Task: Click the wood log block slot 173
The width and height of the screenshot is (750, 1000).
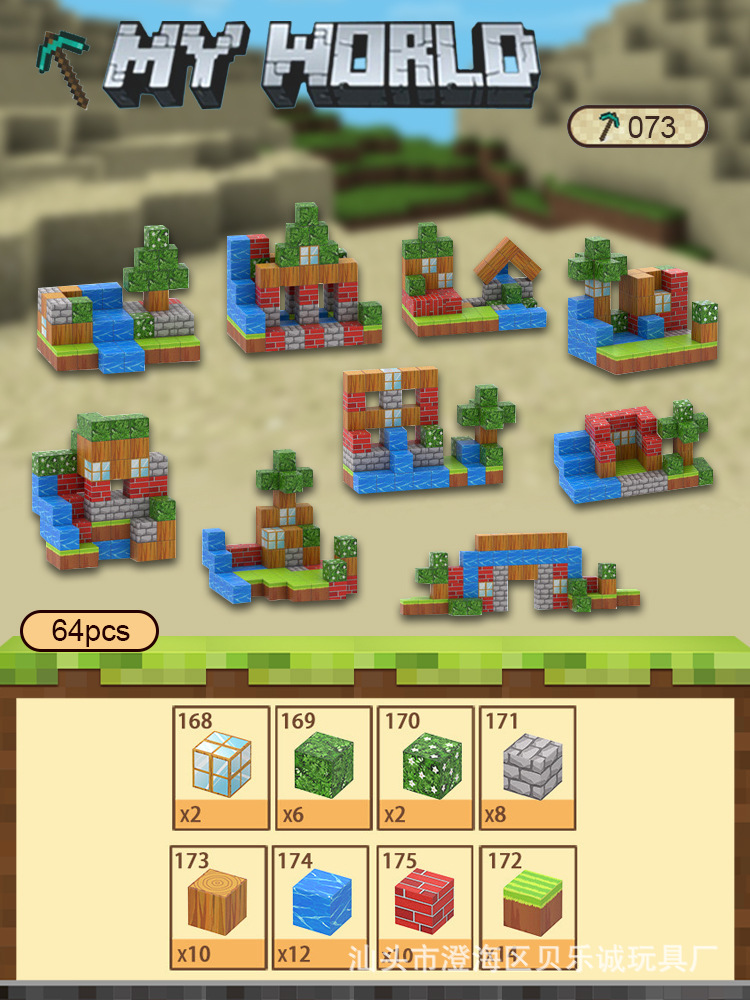Action: point(221,907)
